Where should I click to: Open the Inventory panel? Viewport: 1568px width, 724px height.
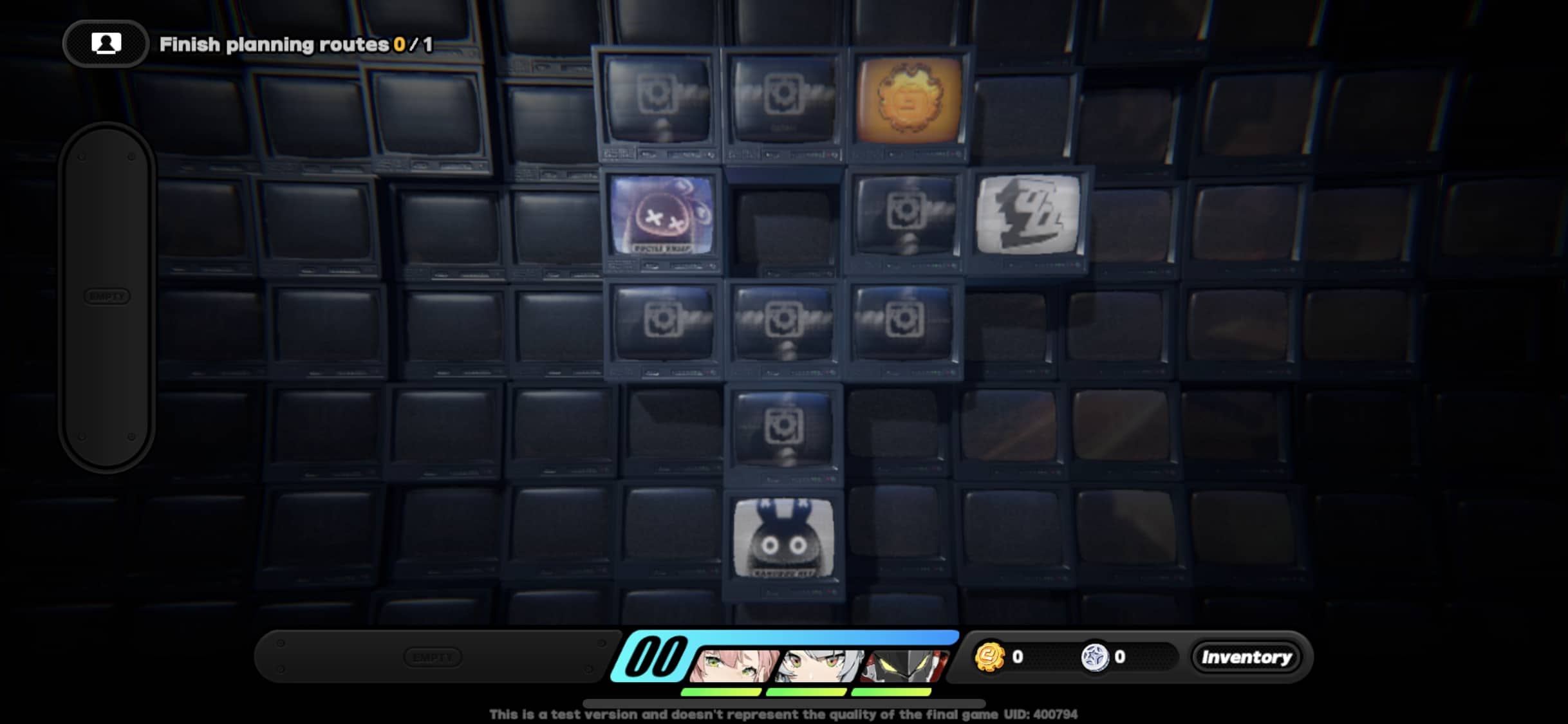pyautogui.click(x=1247, y=657)
